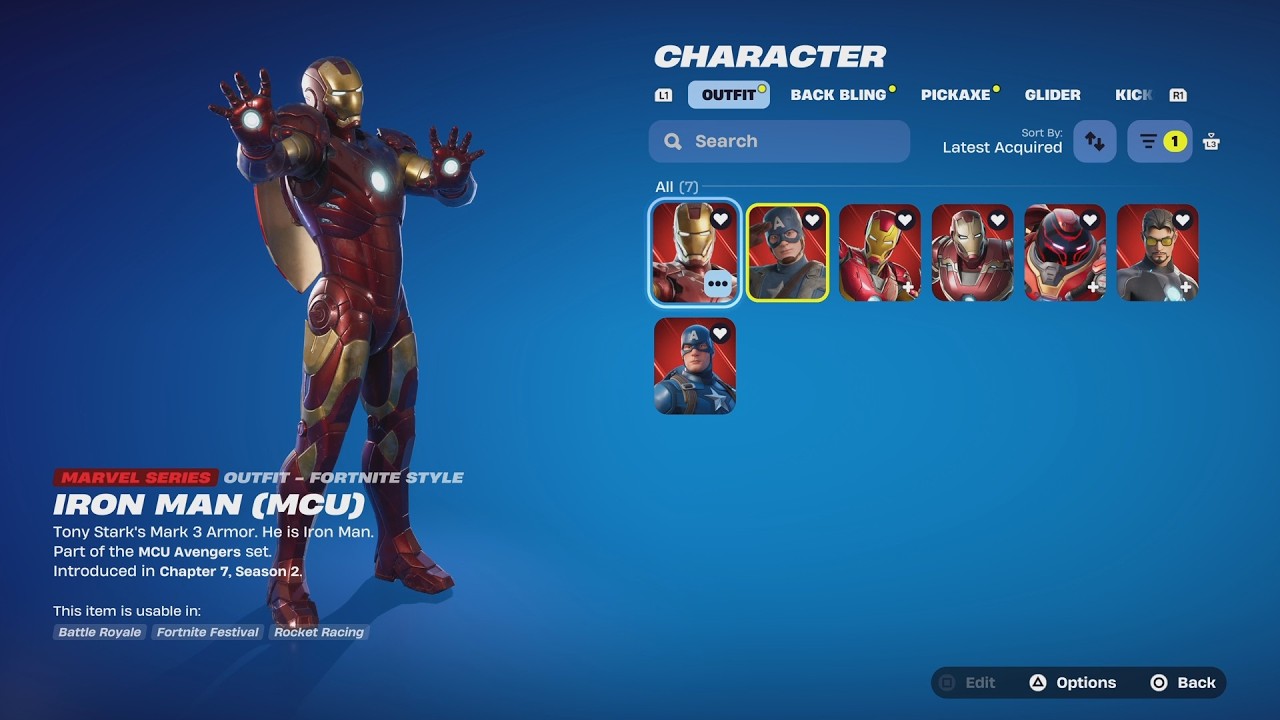Open the filter button showing 1
Screen dimensions: 1280x720
pyautogui.click(x=1160, y=142)
